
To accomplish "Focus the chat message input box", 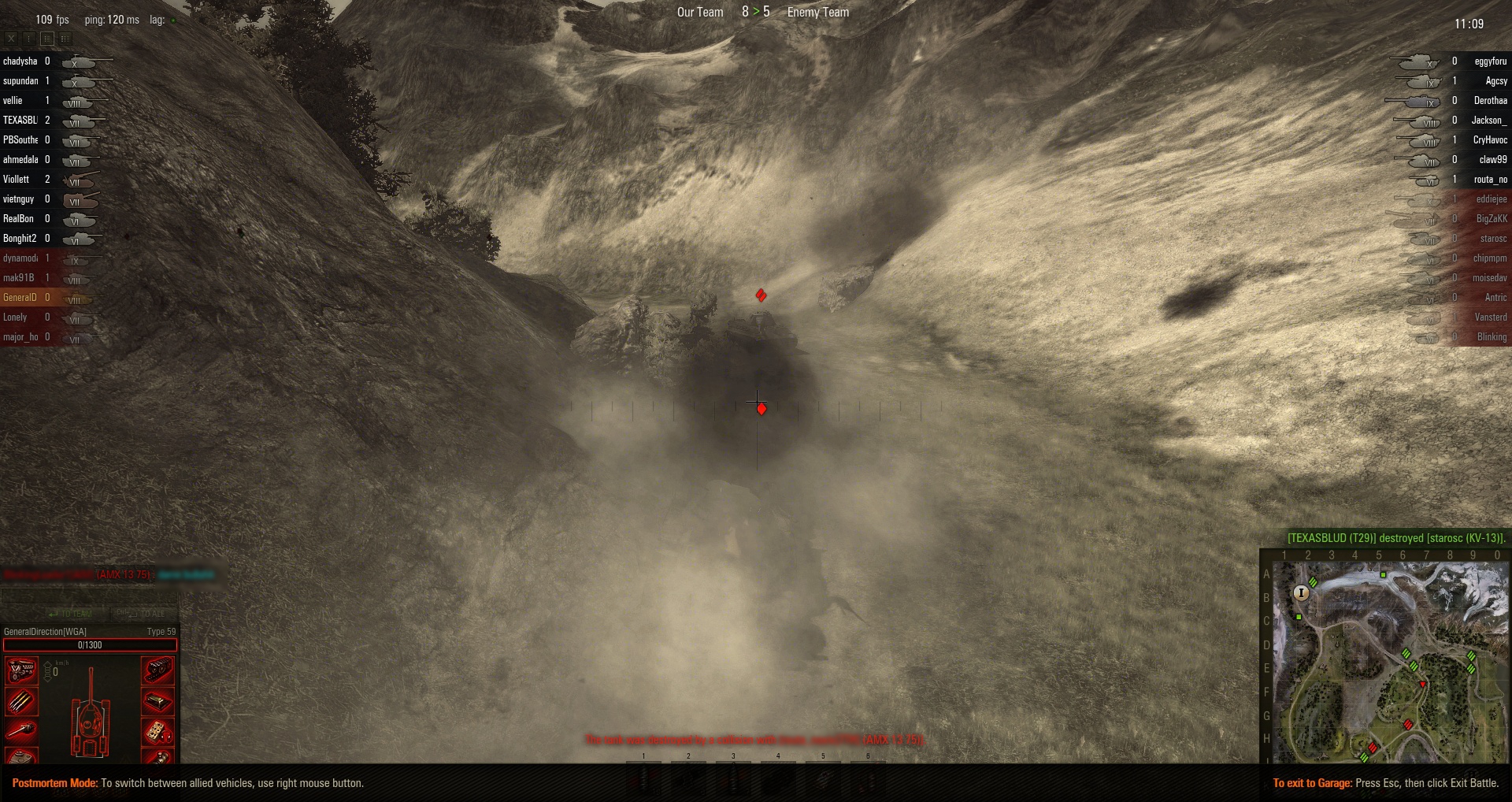I will pyautogui.click(x=88, y=598).
